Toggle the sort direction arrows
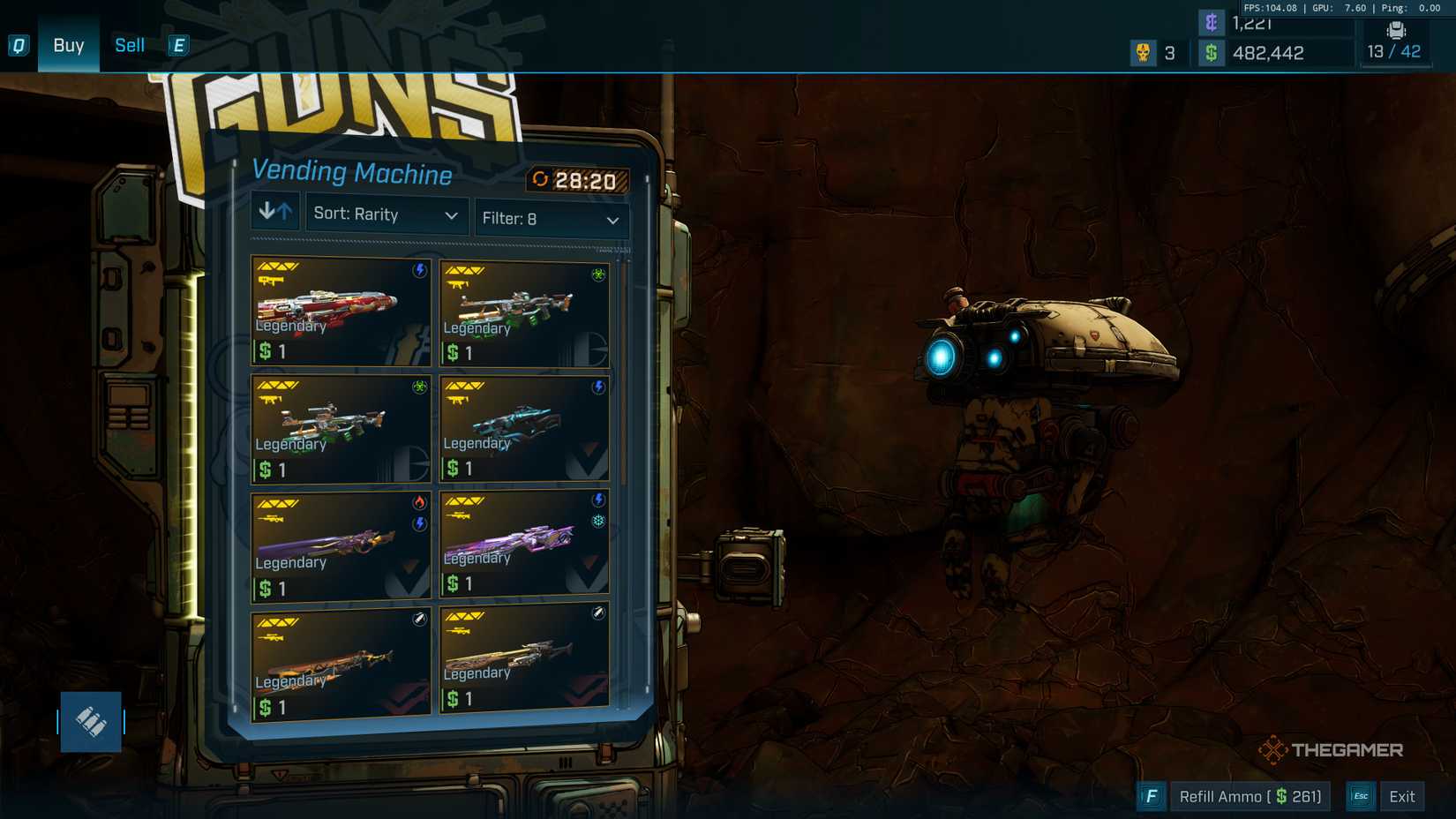The image size is (1456, 819). click(274, 210)
